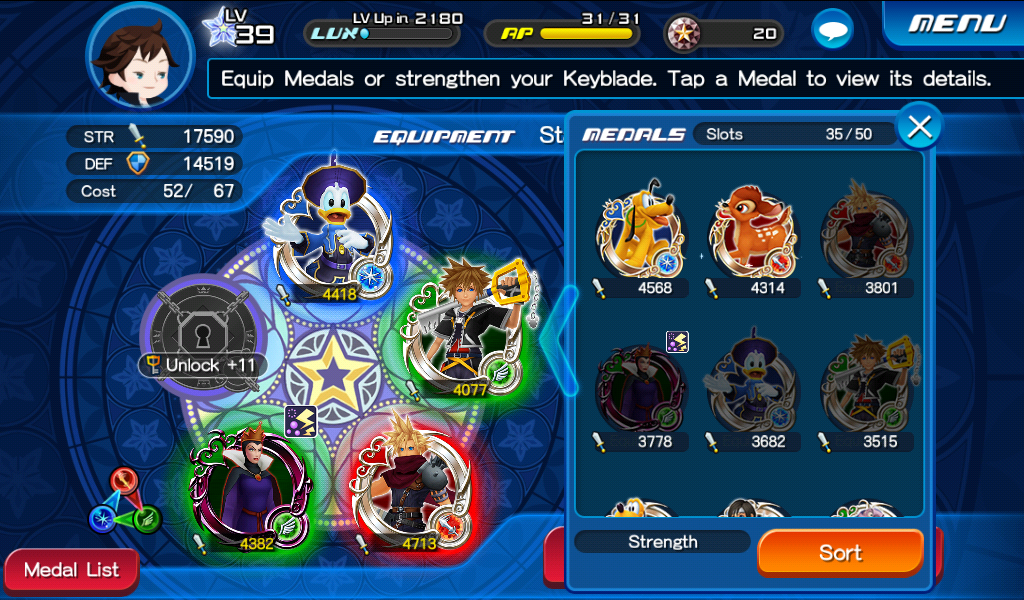Tap the orange Sort button

click(840, 553)
